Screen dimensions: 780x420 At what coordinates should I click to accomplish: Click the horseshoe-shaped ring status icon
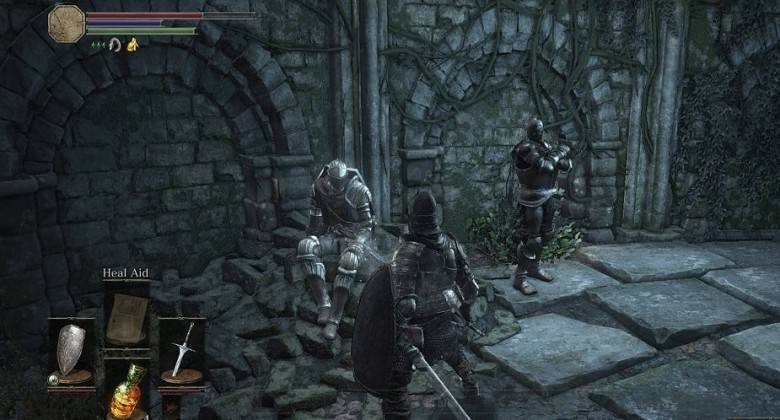pyautogui.click(x=114, y=44)
